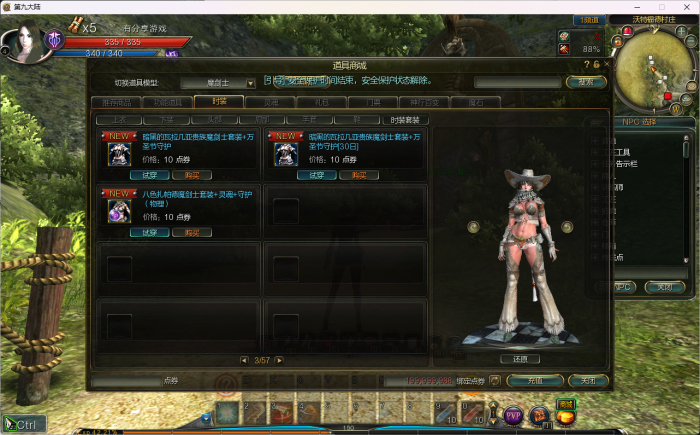Image resolution: width=700 pixels, height=435 pixels.
Task: Go to the next shop page
Action: pos(280,360)
